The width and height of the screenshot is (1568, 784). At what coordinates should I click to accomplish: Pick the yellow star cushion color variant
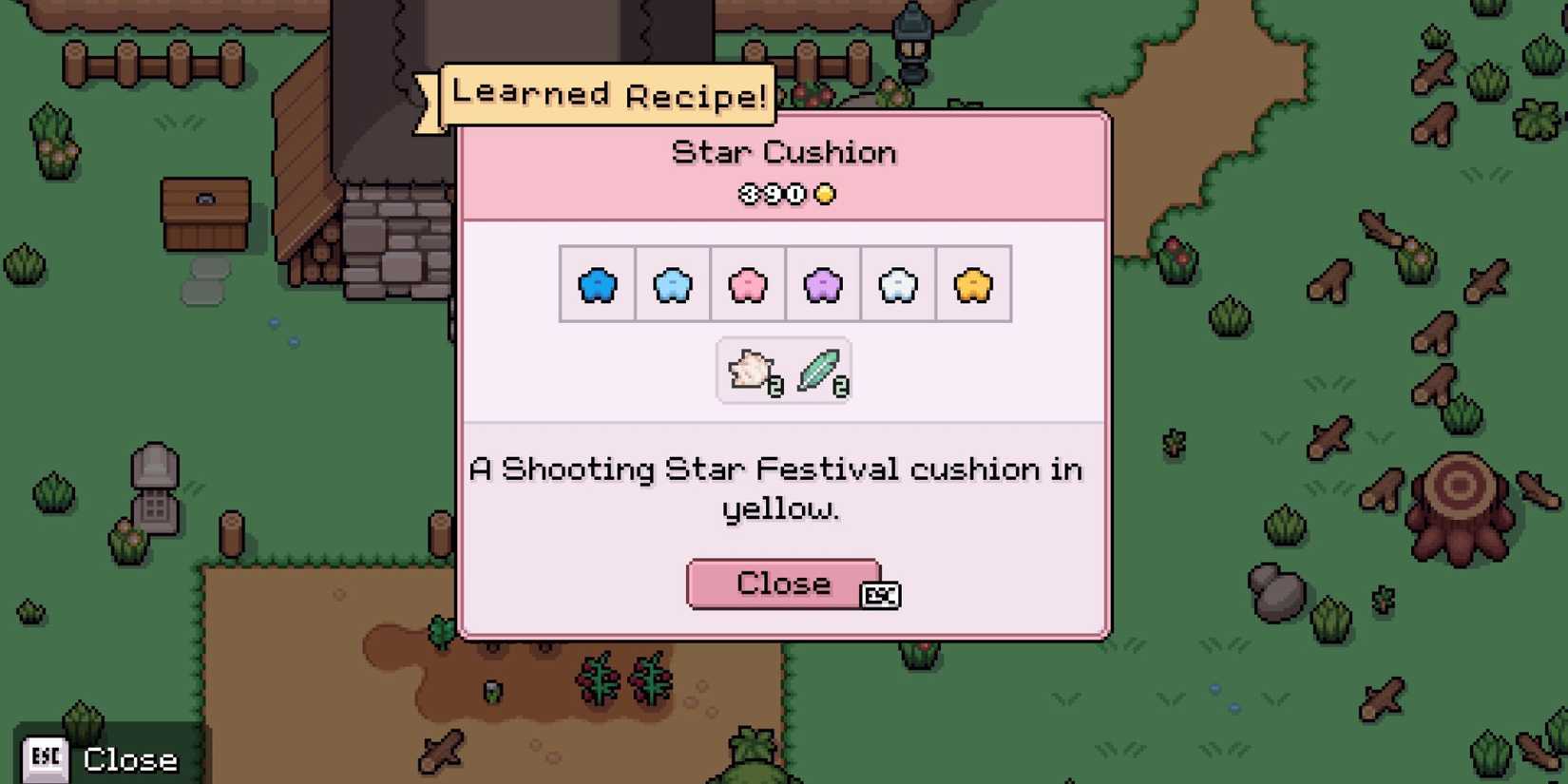pyautogui.click(x=972, y=283)
